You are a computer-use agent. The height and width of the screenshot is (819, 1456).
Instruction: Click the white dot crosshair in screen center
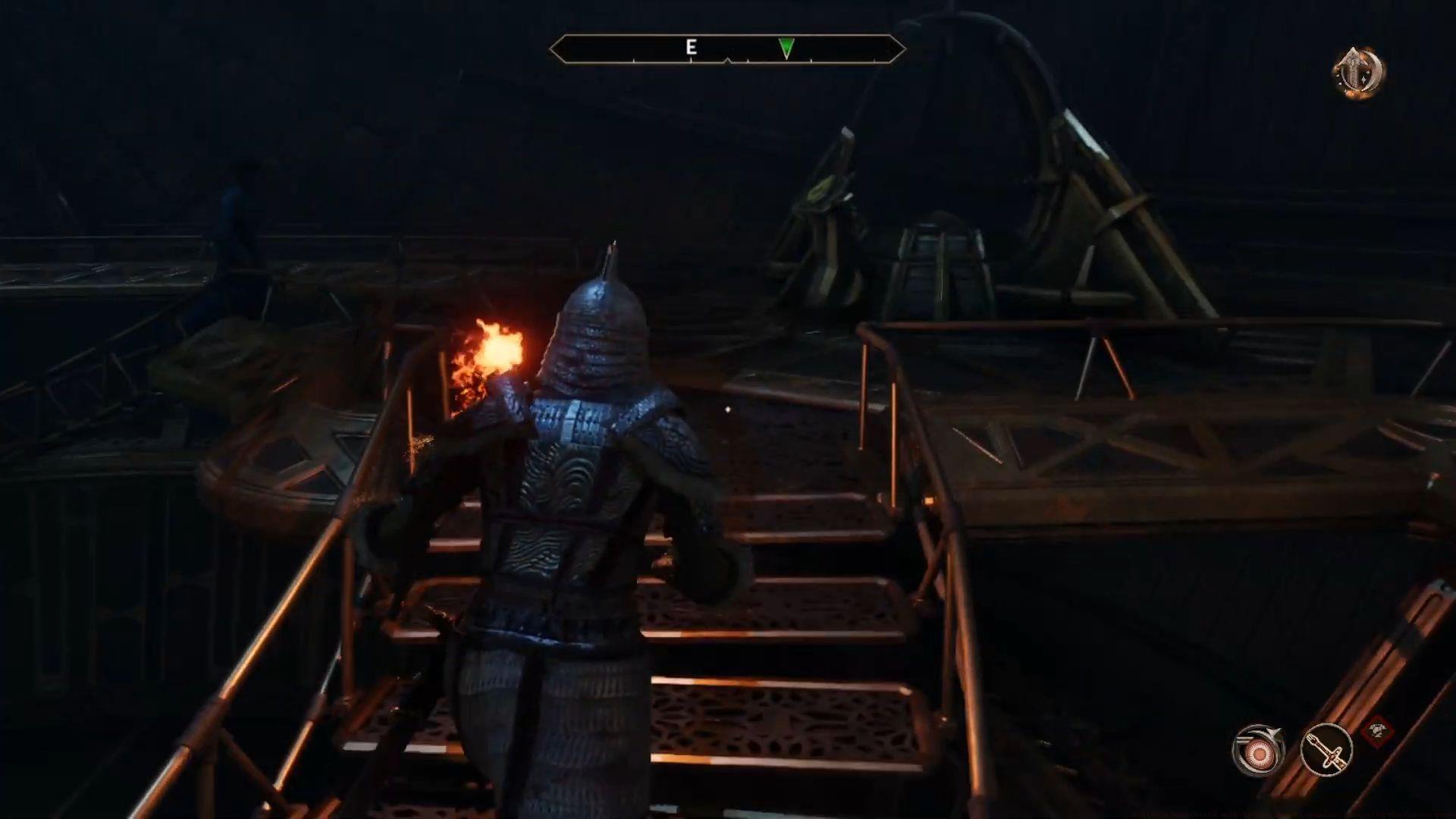tap(727, 409)
